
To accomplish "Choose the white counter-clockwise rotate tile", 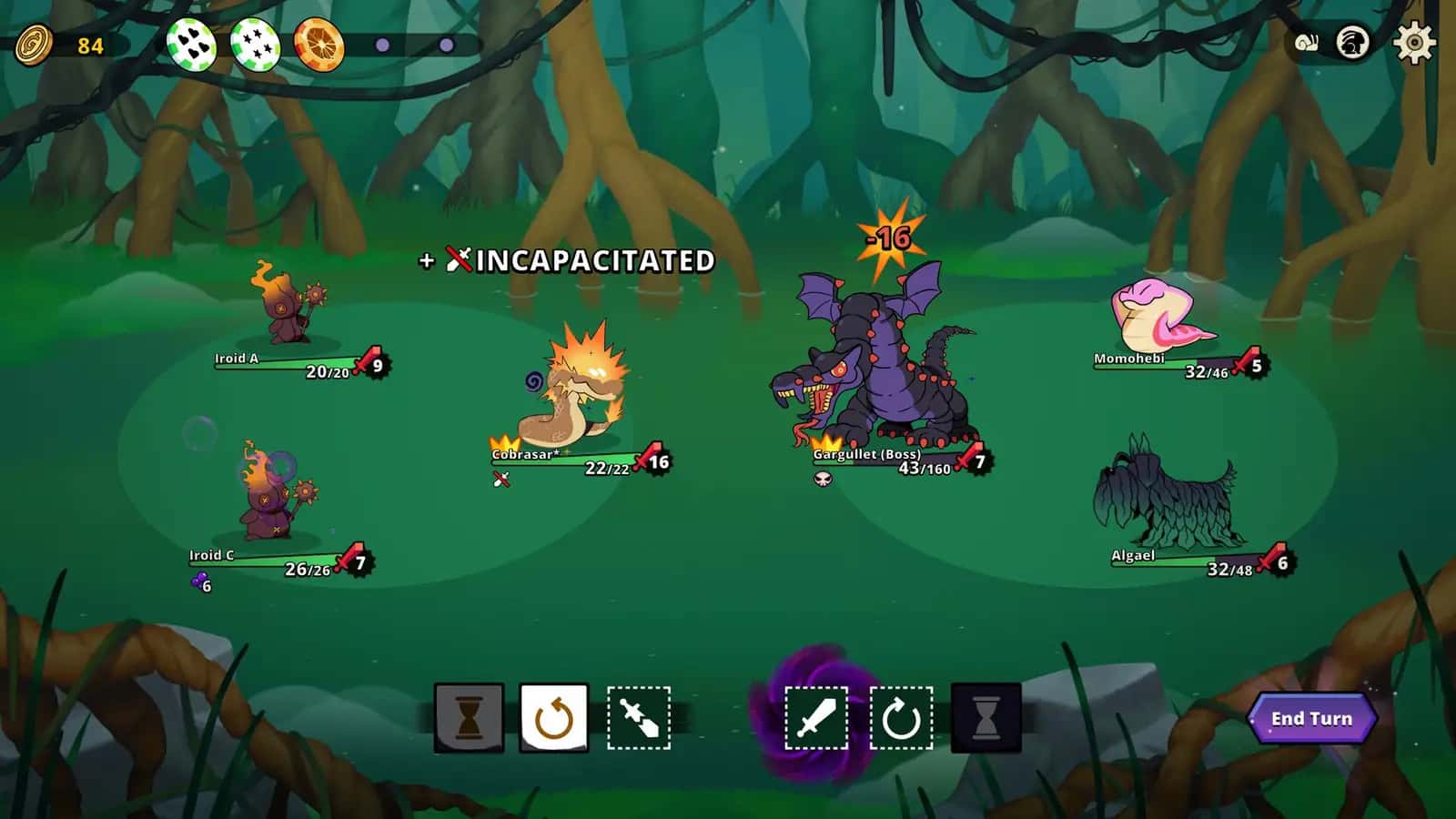I will [554, 718].
